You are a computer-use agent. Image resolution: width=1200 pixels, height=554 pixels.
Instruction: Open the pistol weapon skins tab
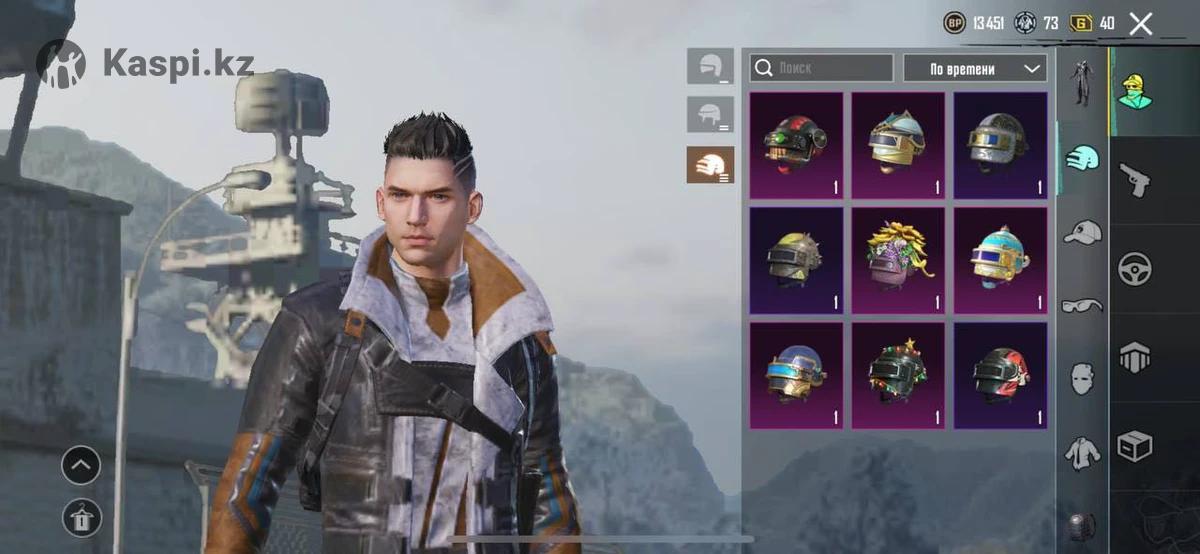(1135, 181)
